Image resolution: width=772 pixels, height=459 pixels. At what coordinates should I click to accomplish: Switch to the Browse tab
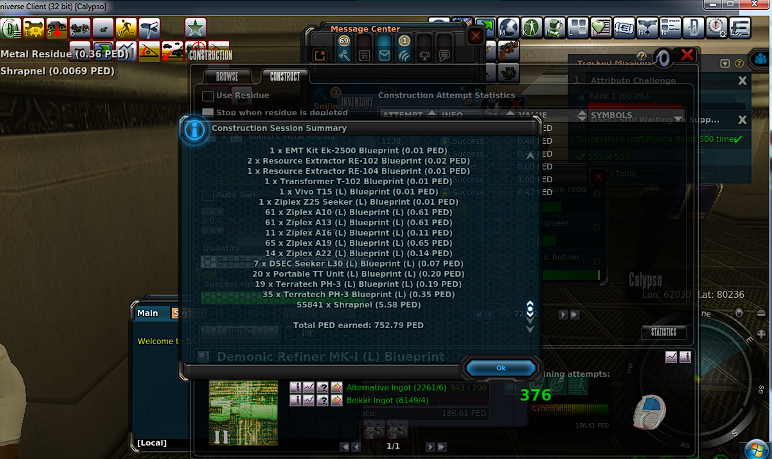(x=227, y=76)
